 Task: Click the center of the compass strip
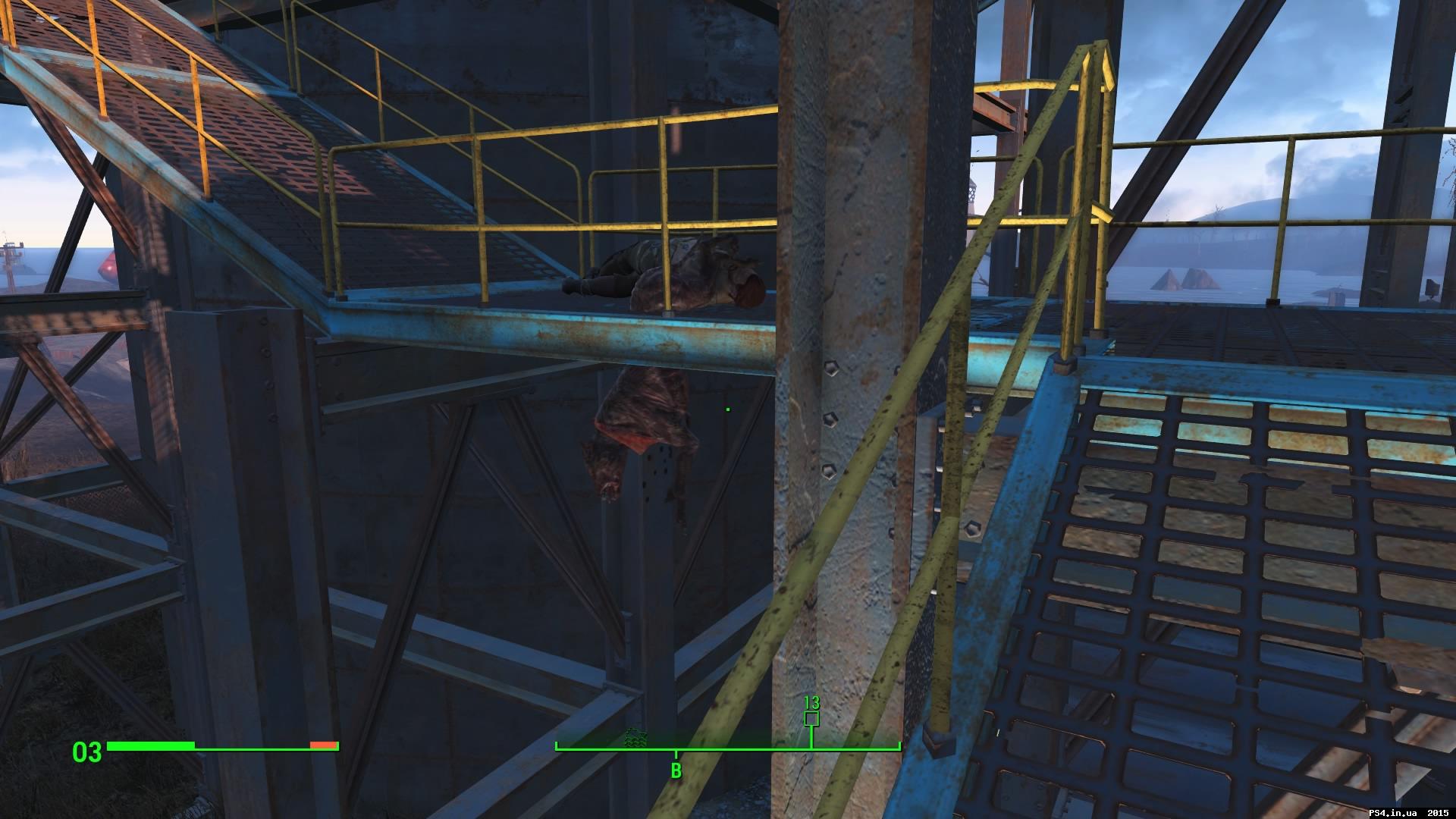(728, 748)
